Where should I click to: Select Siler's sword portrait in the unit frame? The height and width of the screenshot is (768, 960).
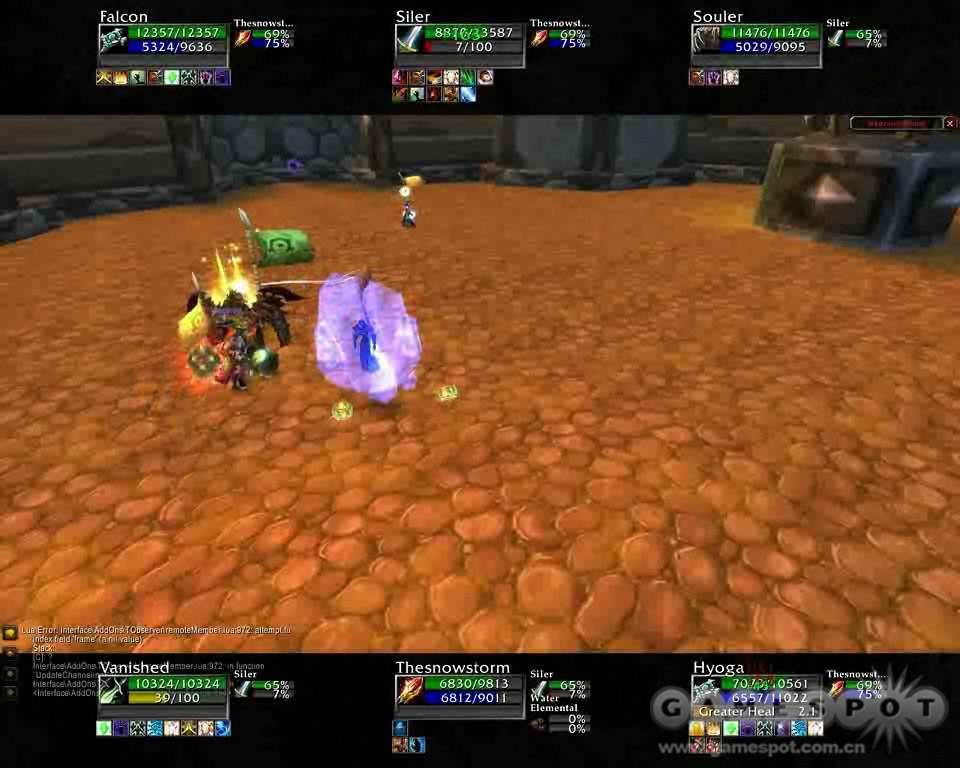[409, 40]
